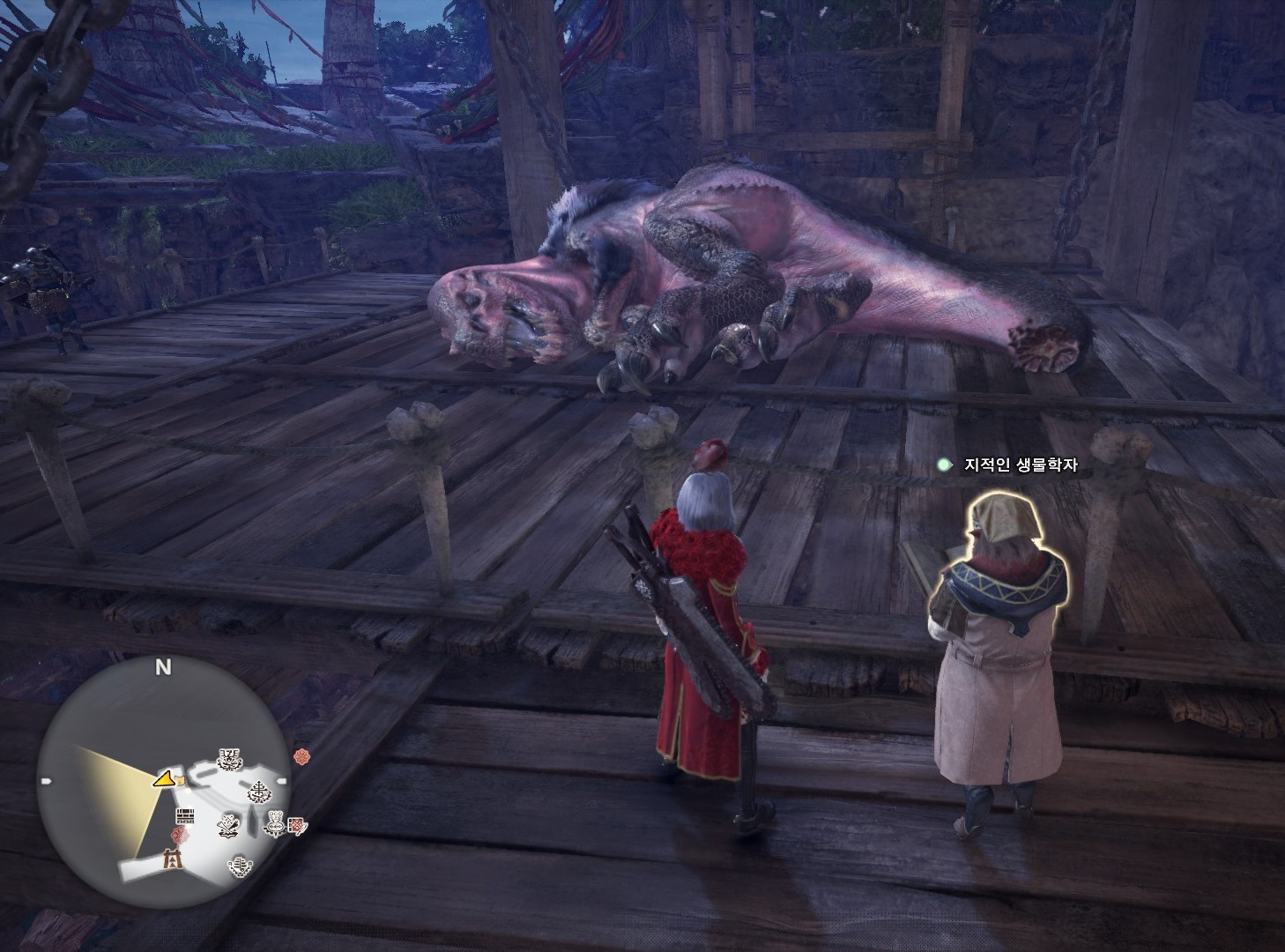Select the yellow player arrow on minimap
Image resolution: width=1285 pixels, height=952 pixels.
click(x=163, y=778)
